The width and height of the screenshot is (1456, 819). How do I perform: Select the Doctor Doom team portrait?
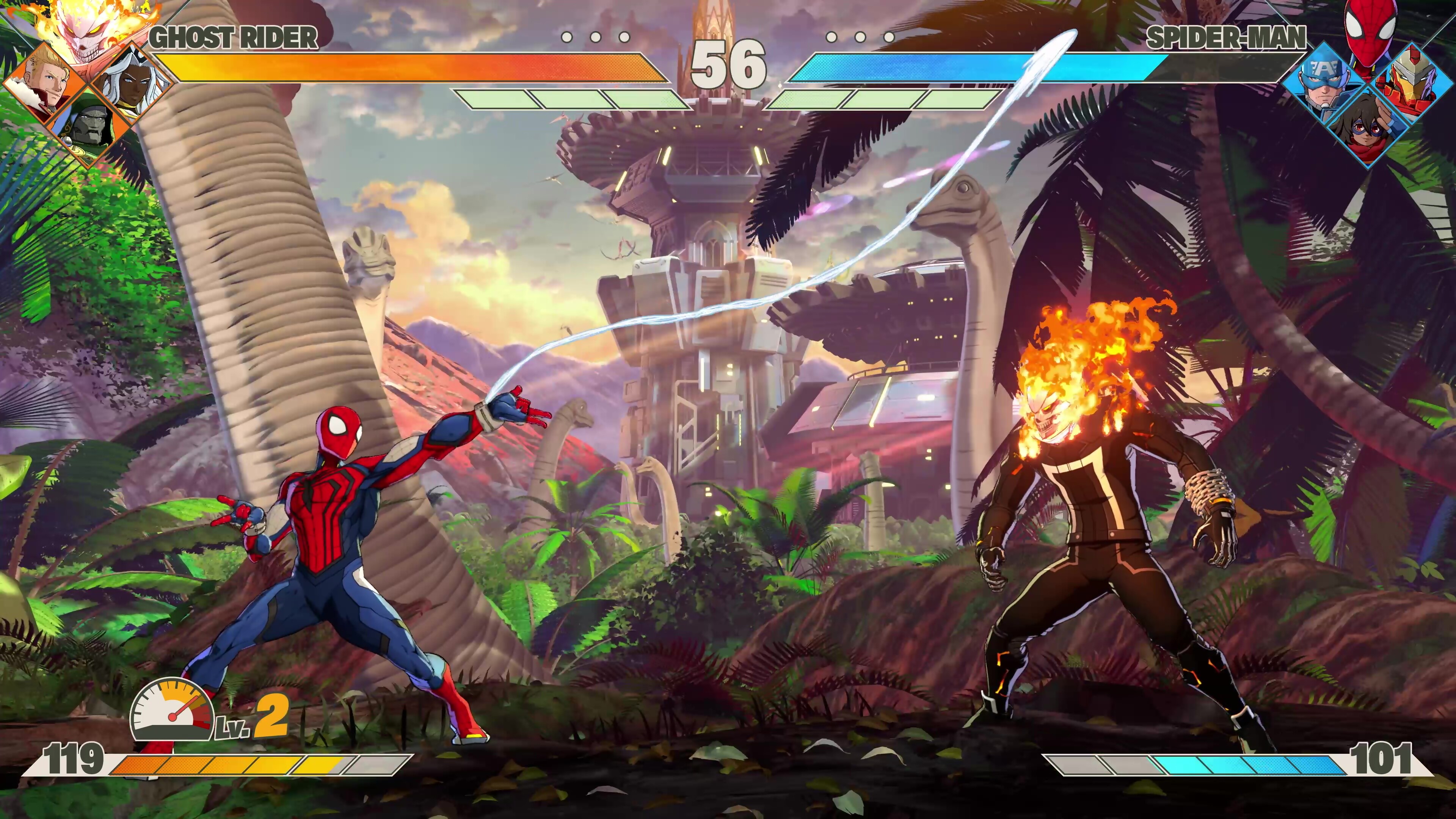click(88, 127)
